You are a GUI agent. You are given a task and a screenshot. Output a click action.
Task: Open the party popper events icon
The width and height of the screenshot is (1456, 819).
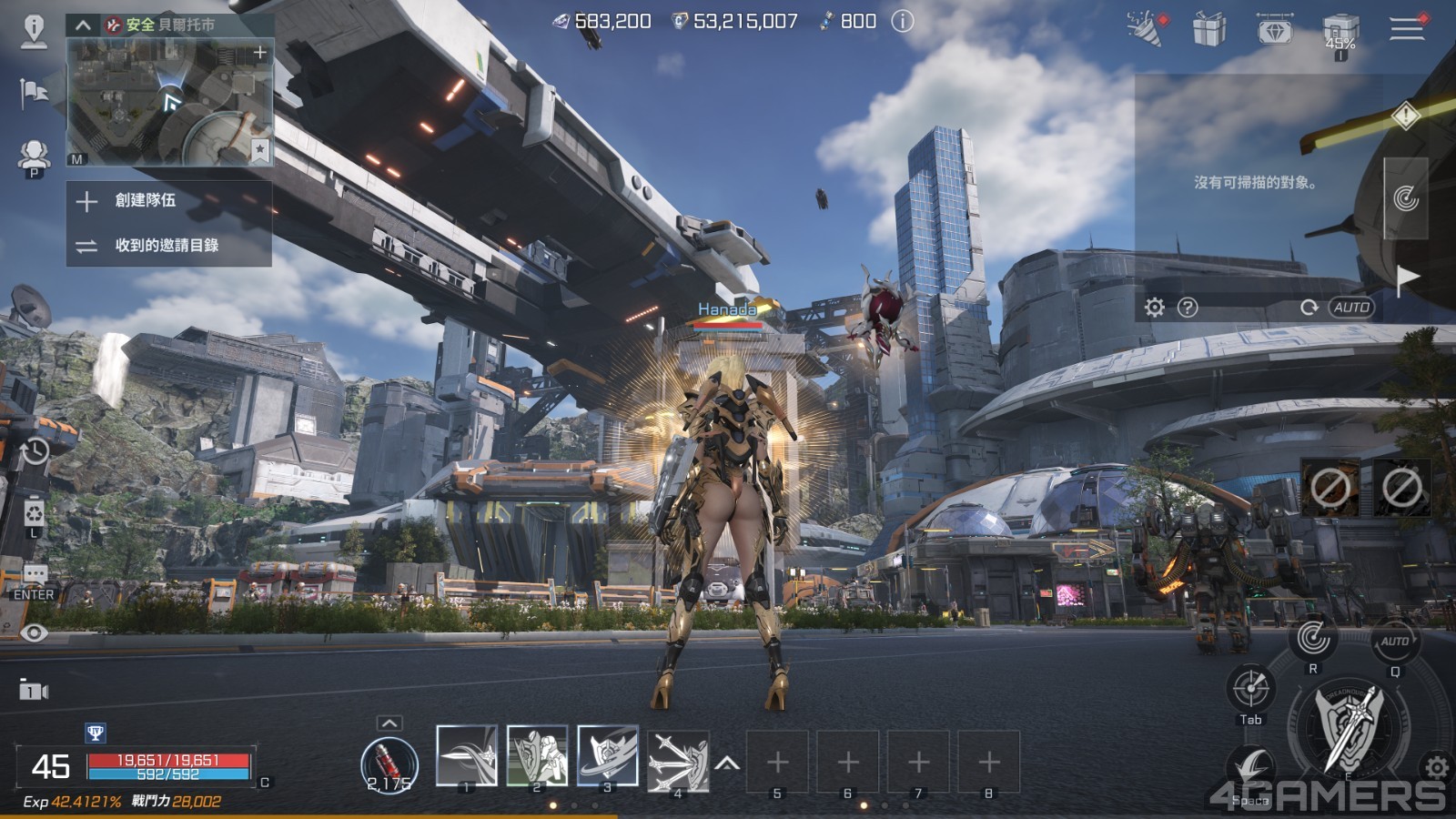(x=1145, y=29)
